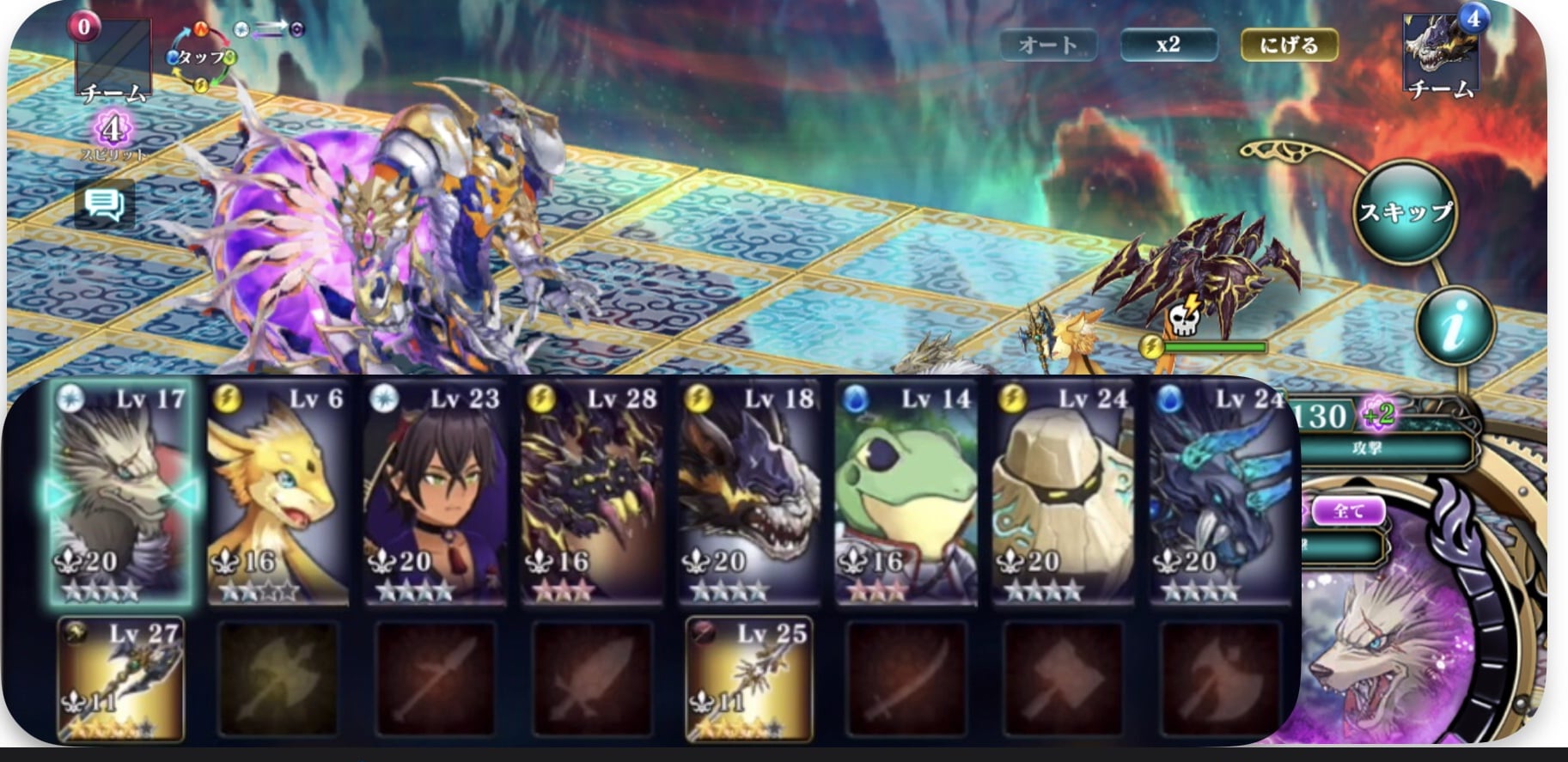Viewport: 1568px width, 762px height.
Task: Open the enemy チーム portrait
Action: (x=1442, y=53)
